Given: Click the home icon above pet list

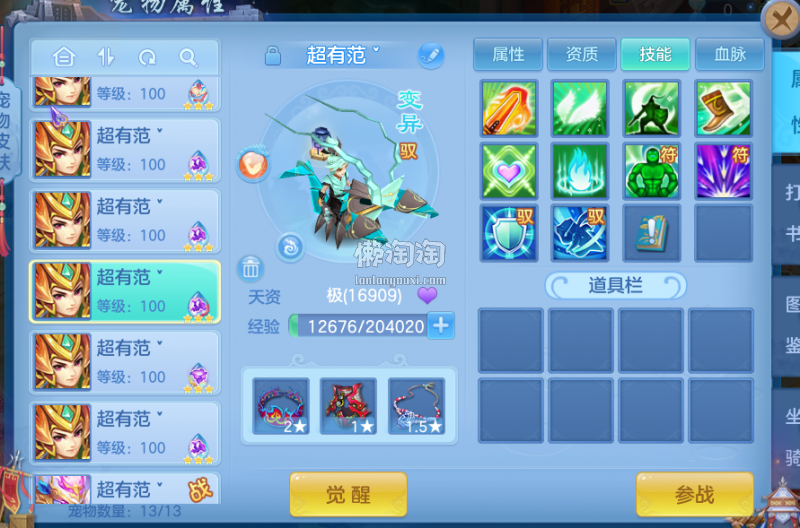Looking at the screenshot, I should click(64, 57).
